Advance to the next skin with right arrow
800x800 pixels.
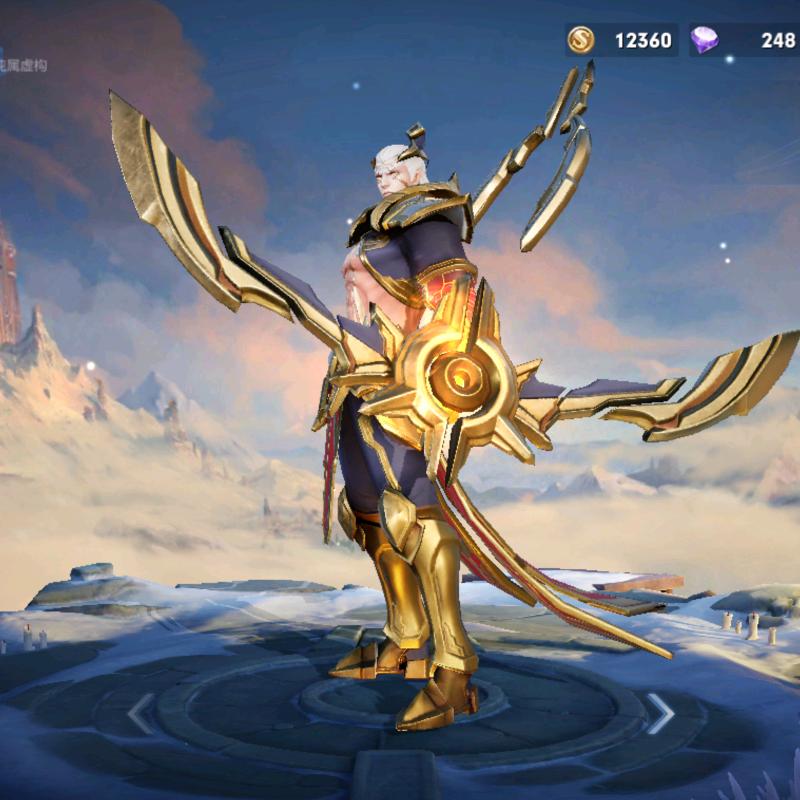click(x=660, y=713)
